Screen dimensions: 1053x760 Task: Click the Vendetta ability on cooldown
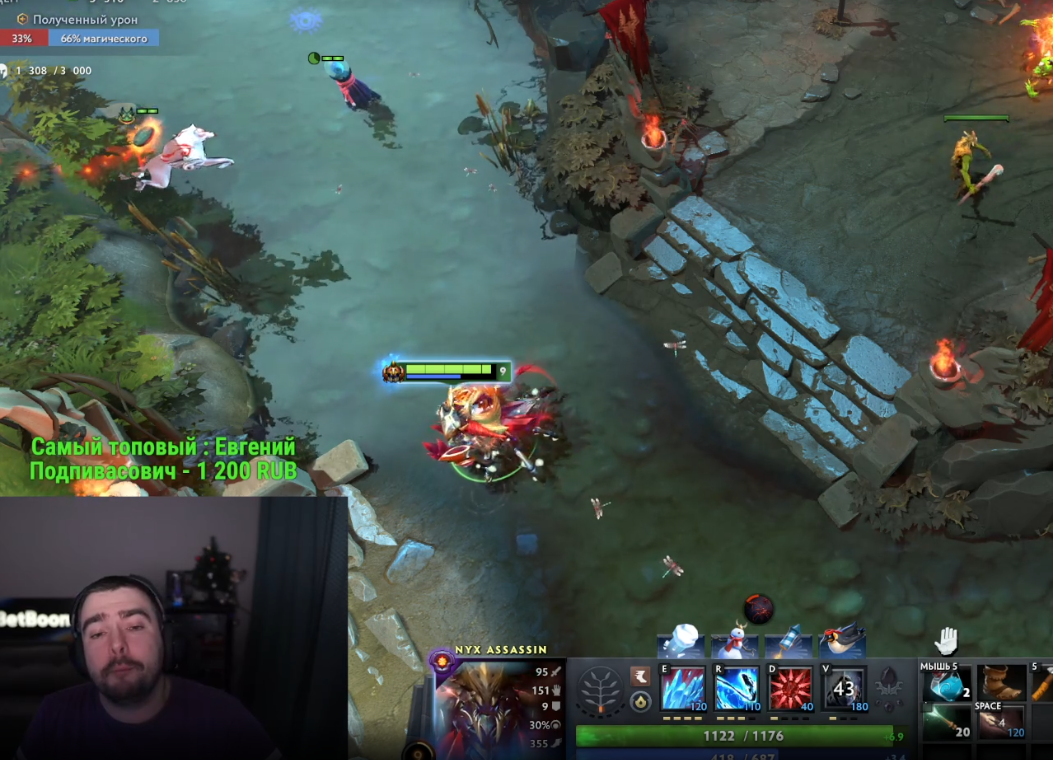(x=844, y=688)
